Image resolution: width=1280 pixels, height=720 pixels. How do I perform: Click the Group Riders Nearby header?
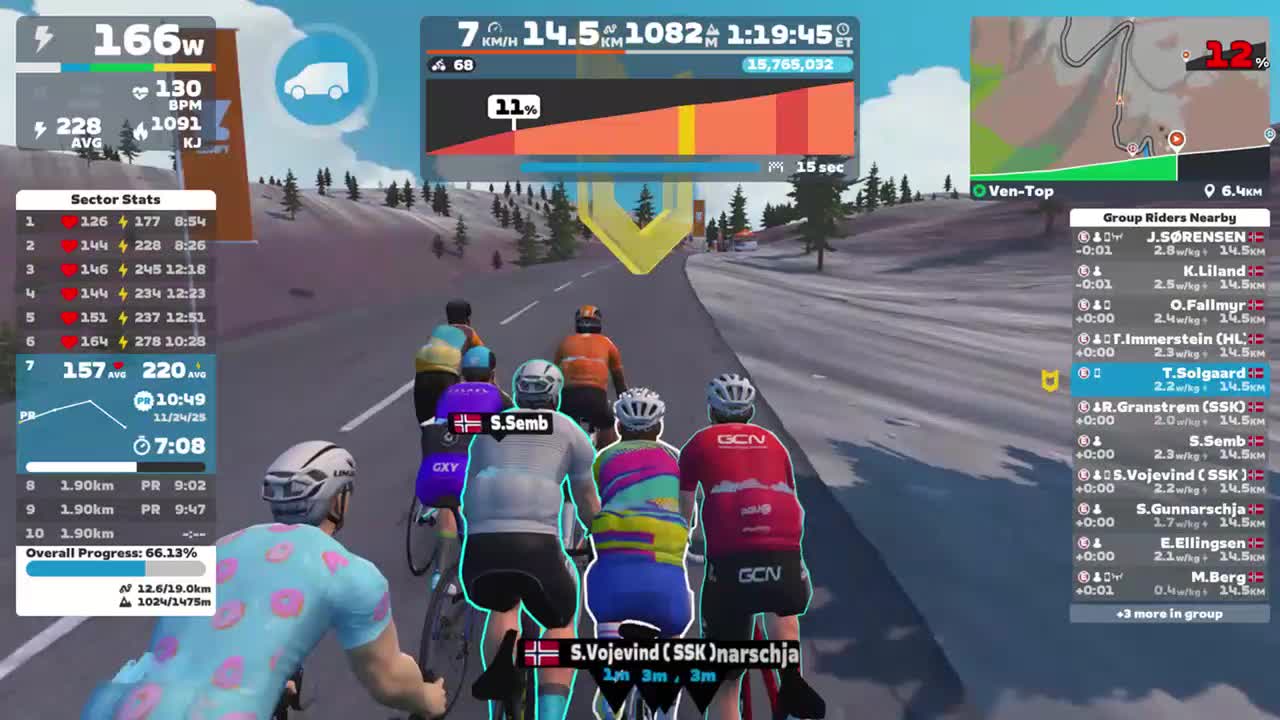[1170, 217]
